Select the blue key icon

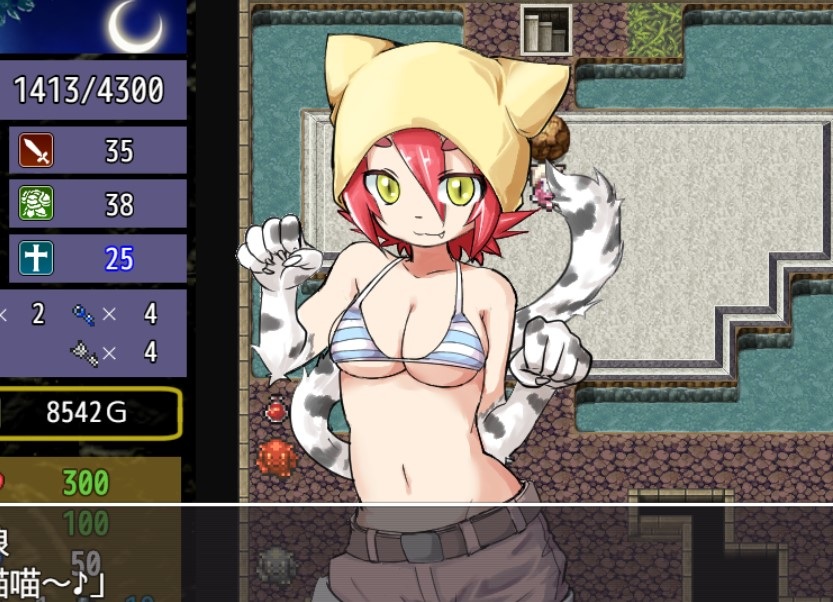(x=84, y=315)
